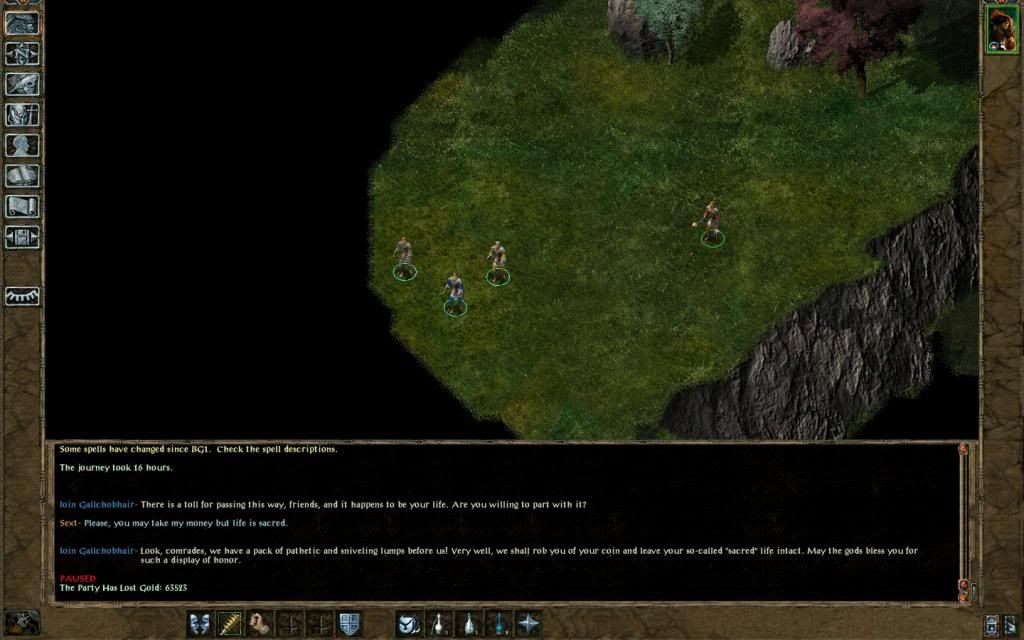Use the teal potion quick item
Viewport: 1024px width, 640px height.
pyautogui.click(x=498, y=624)
